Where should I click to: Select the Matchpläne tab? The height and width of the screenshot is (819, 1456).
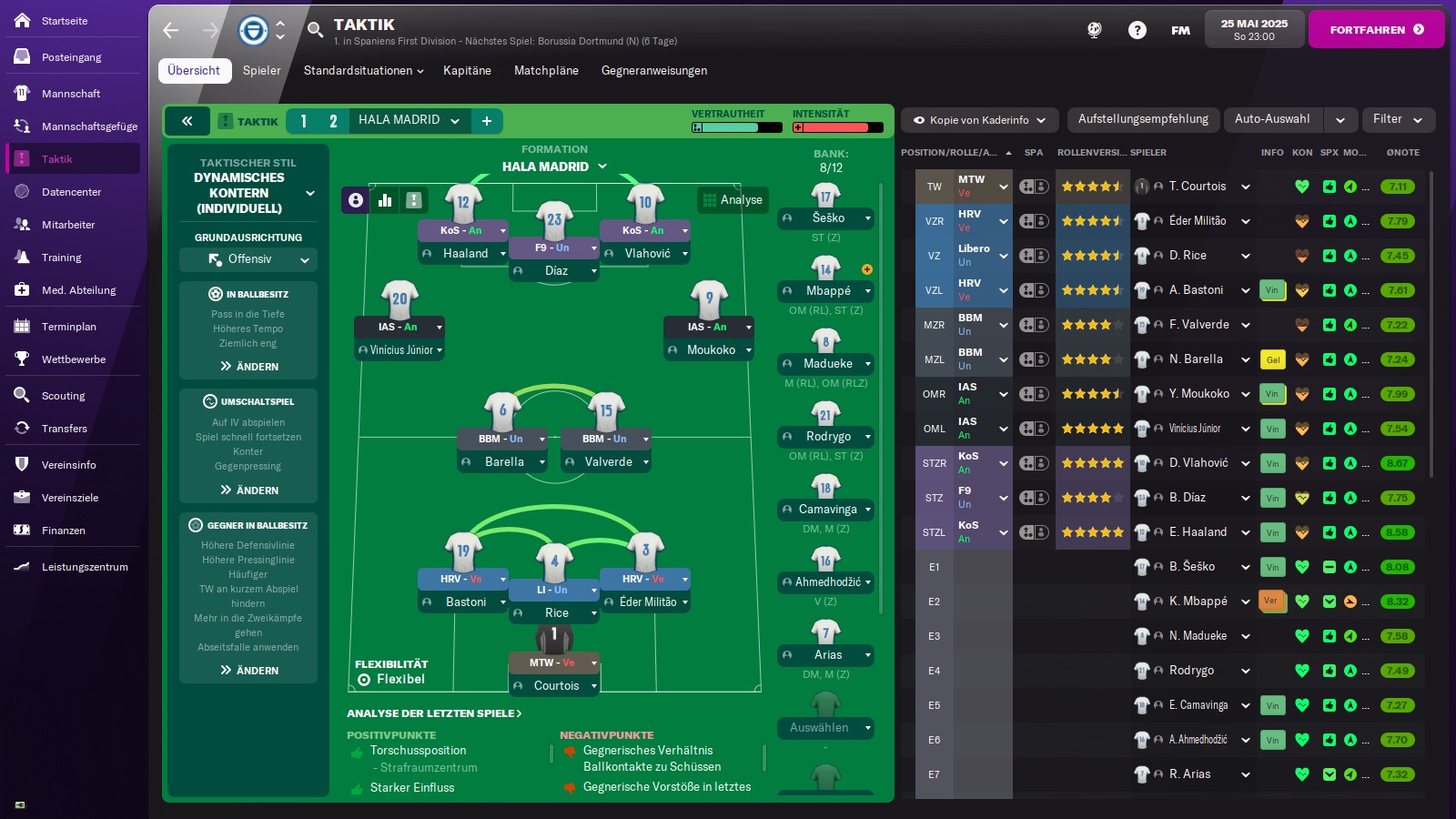tap(546, 71)
